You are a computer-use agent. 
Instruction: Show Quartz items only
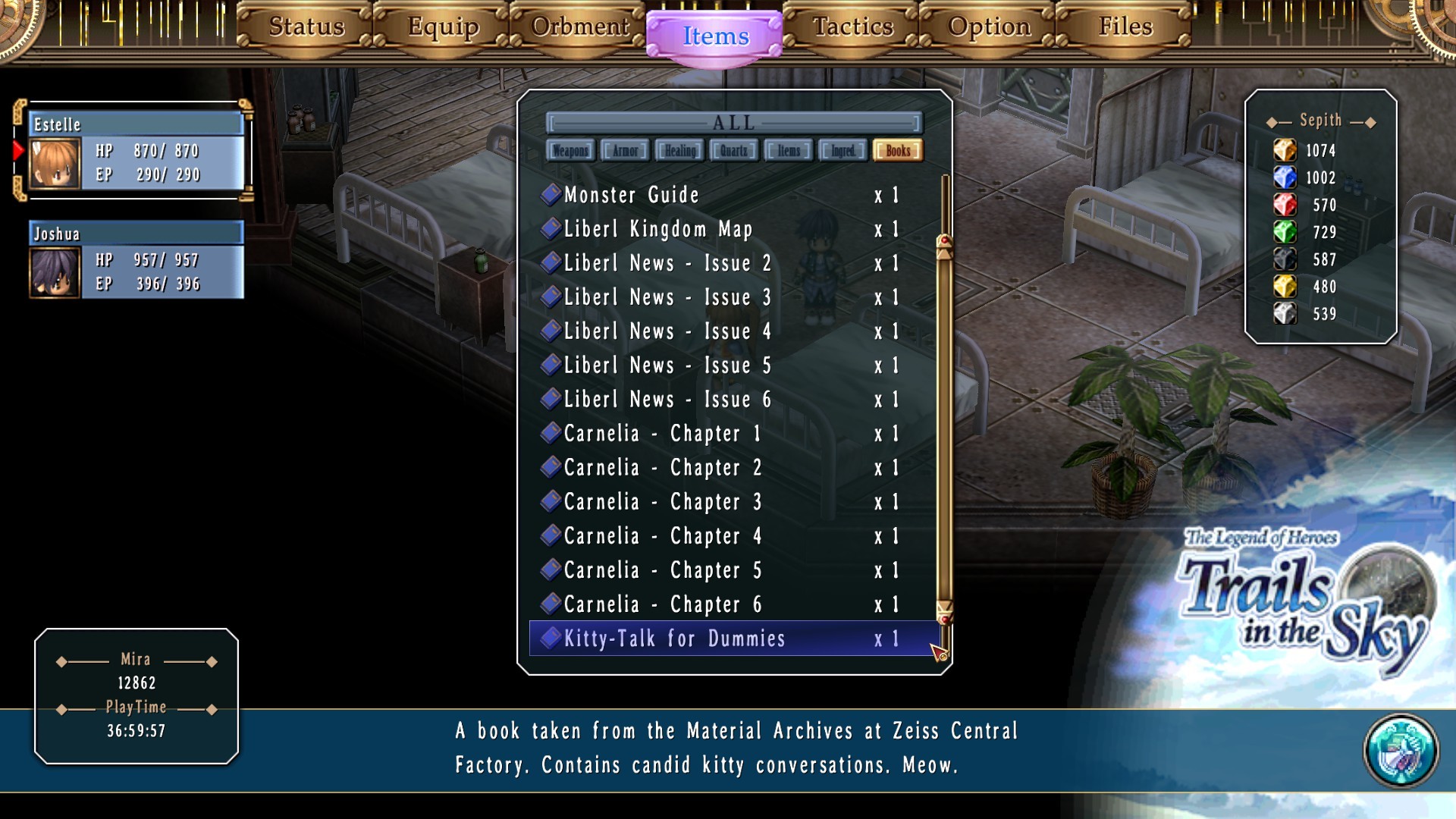[733, 151]
